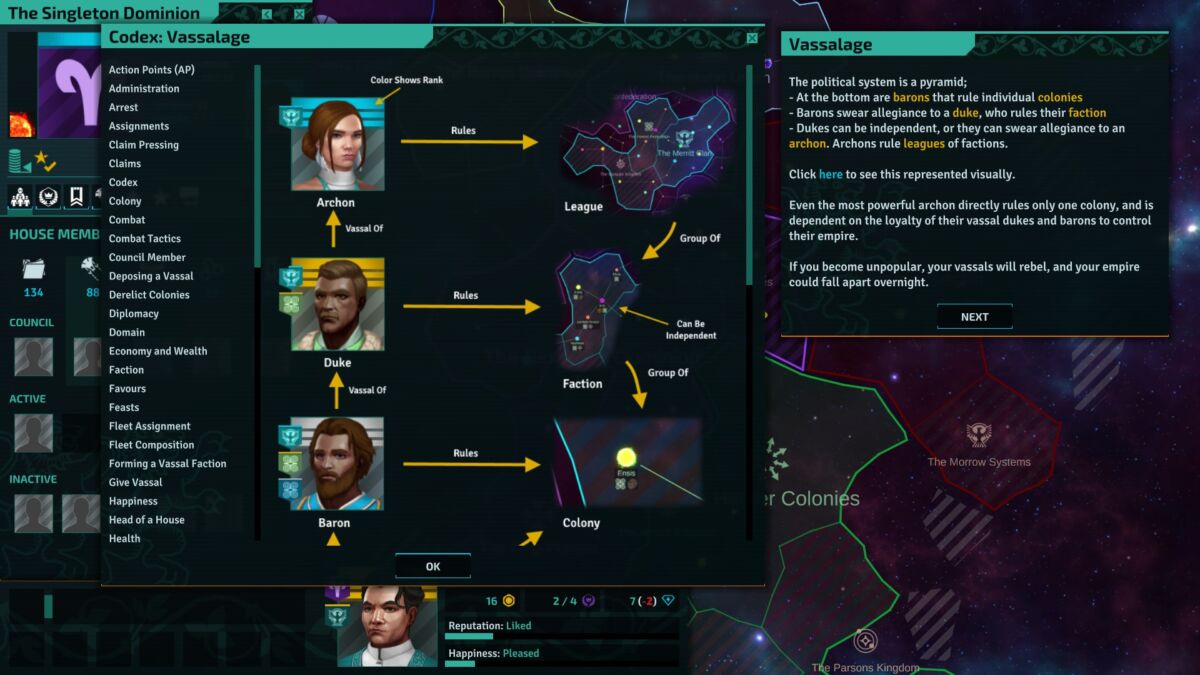The width and height of the screenshot is (1200, 675).
Task: Advance the tutorial with NEXT
Action: 974,317
